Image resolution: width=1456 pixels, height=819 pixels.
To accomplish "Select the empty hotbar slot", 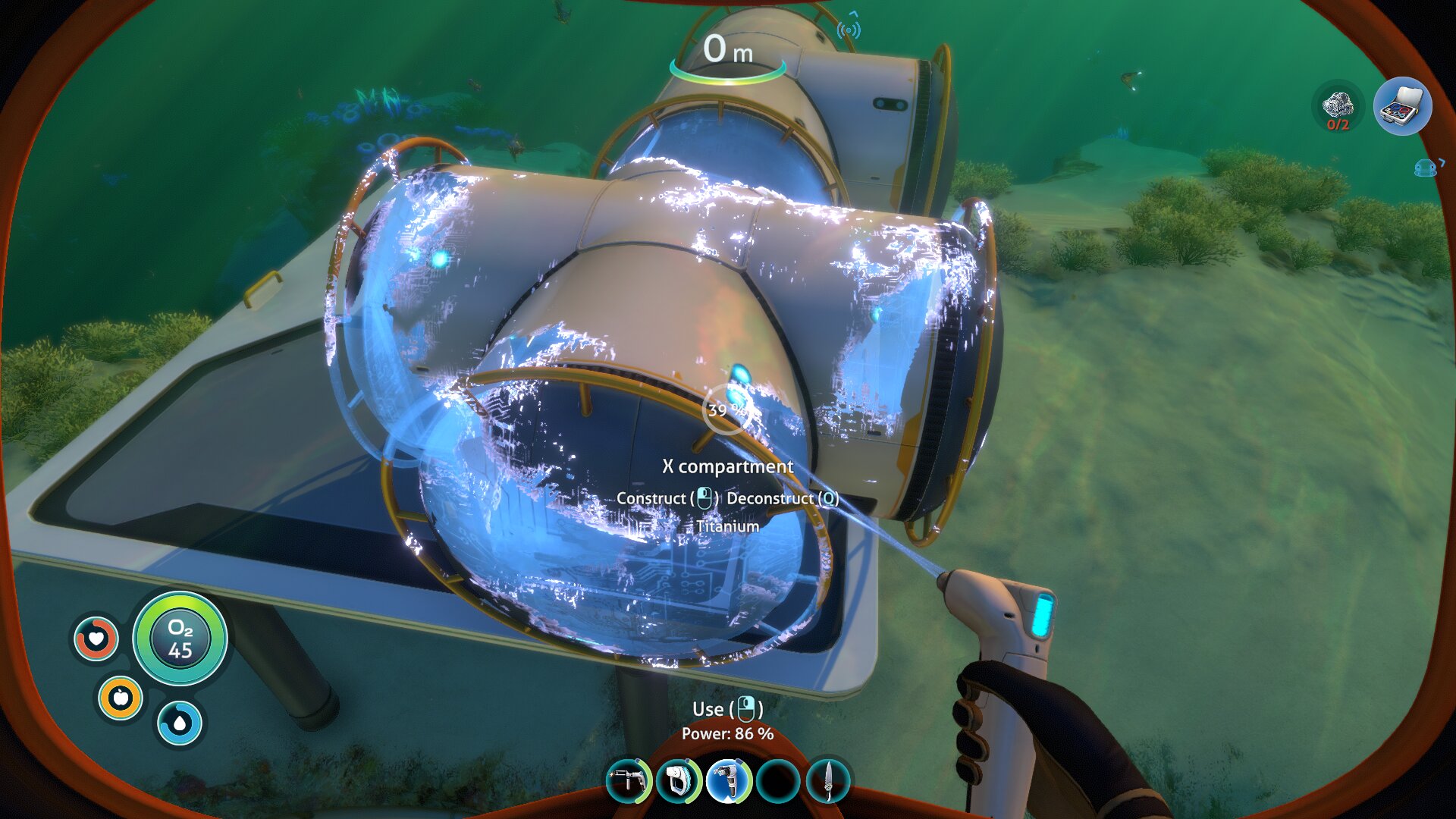I will (778, 780).
